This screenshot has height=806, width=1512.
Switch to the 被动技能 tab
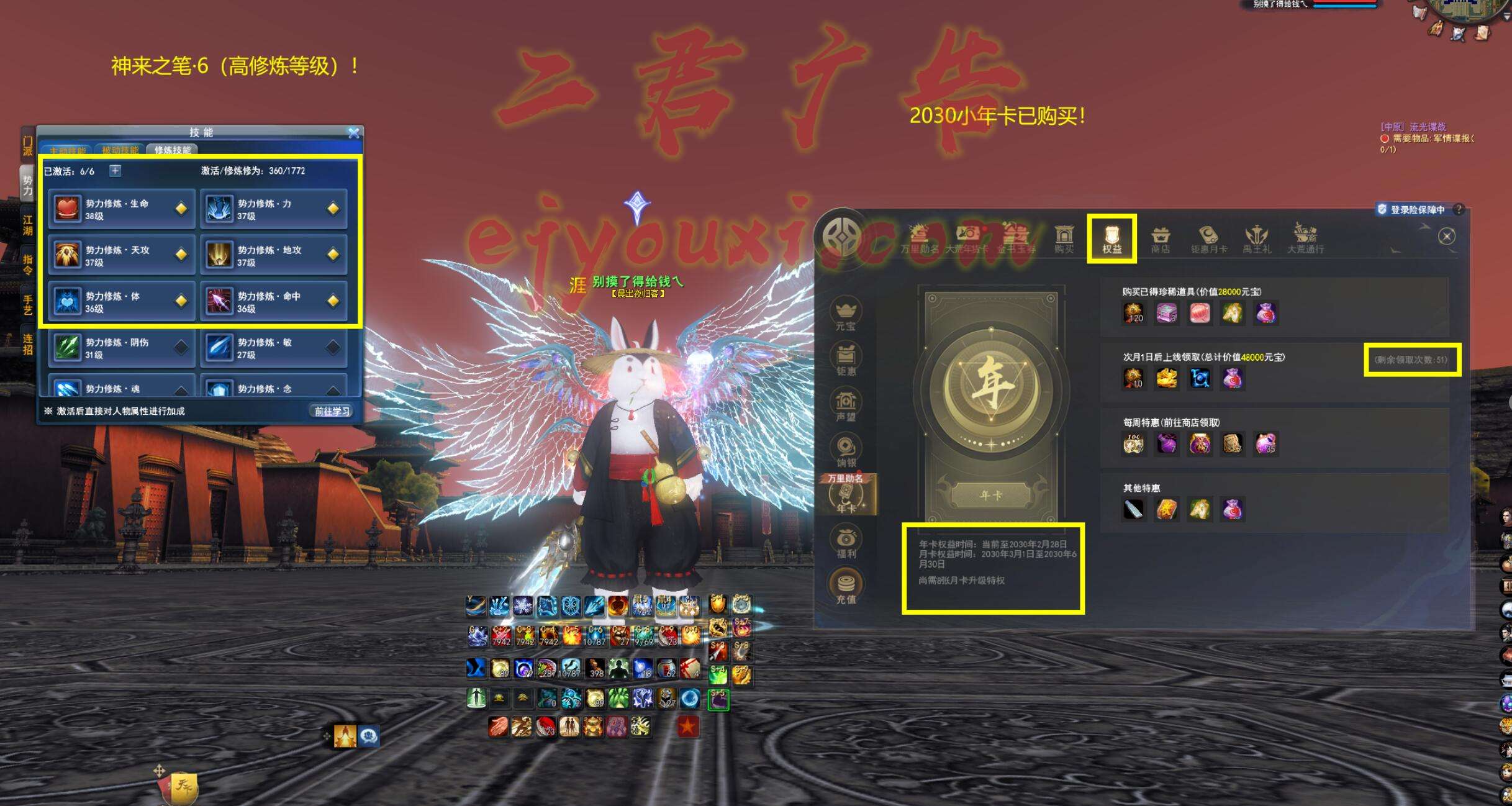click(x=120, y=150)
